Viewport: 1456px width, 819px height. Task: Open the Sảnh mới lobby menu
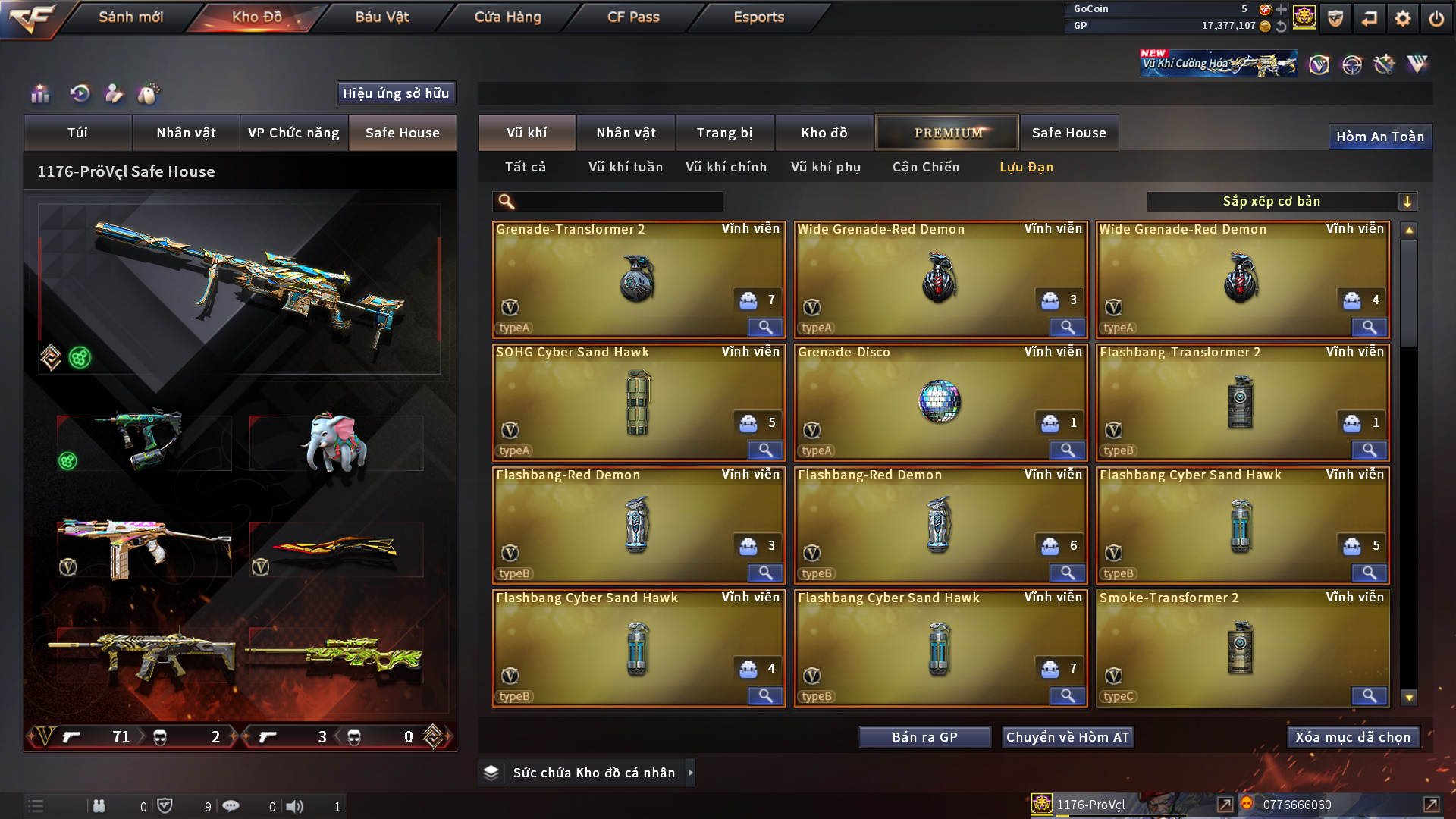coord(130,17)
